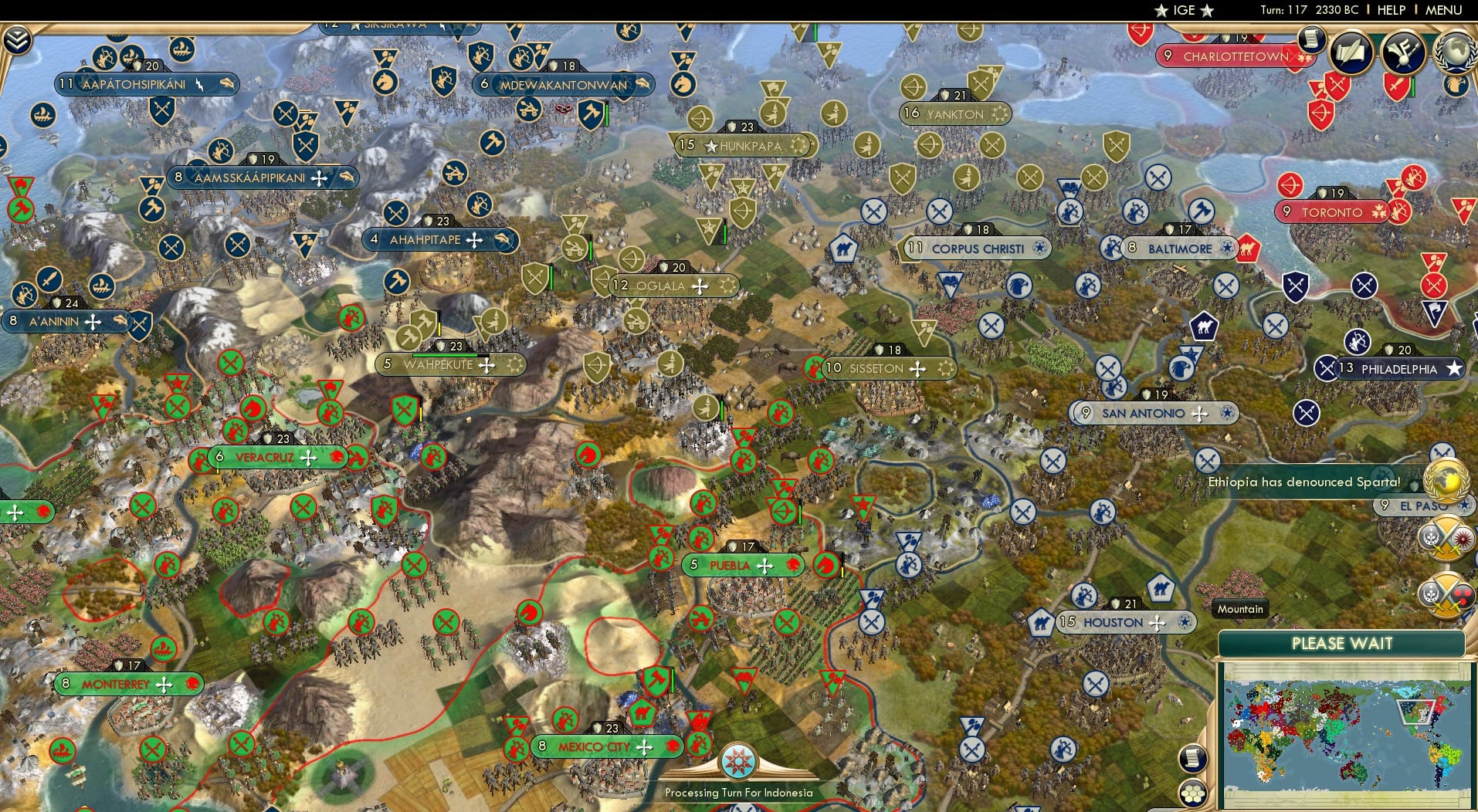
Task: Click the scroll icon beside the minimap
Action: point(1193,760)
